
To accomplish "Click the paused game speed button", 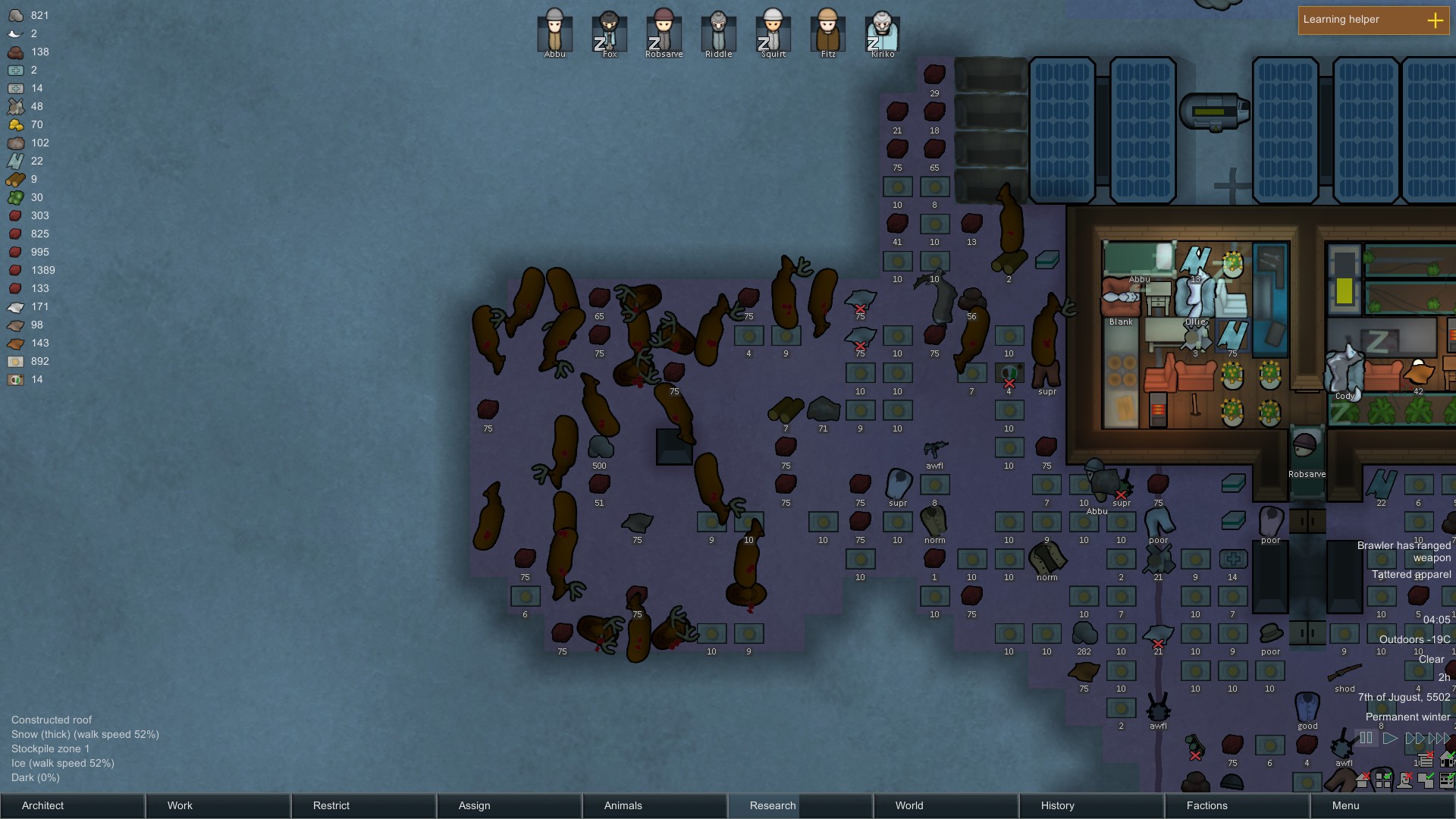I will (1366, 738).
